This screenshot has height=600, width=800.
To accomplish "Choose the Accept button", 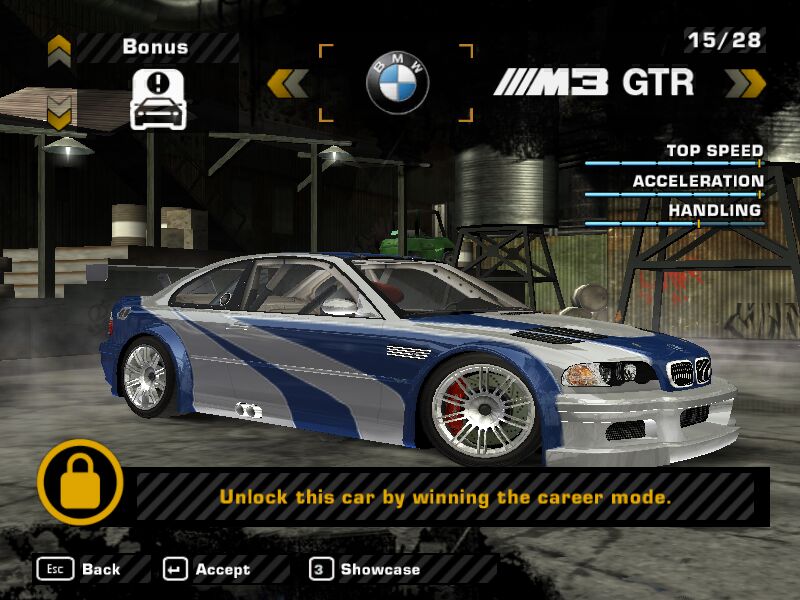I will click(x=207, y=569).
